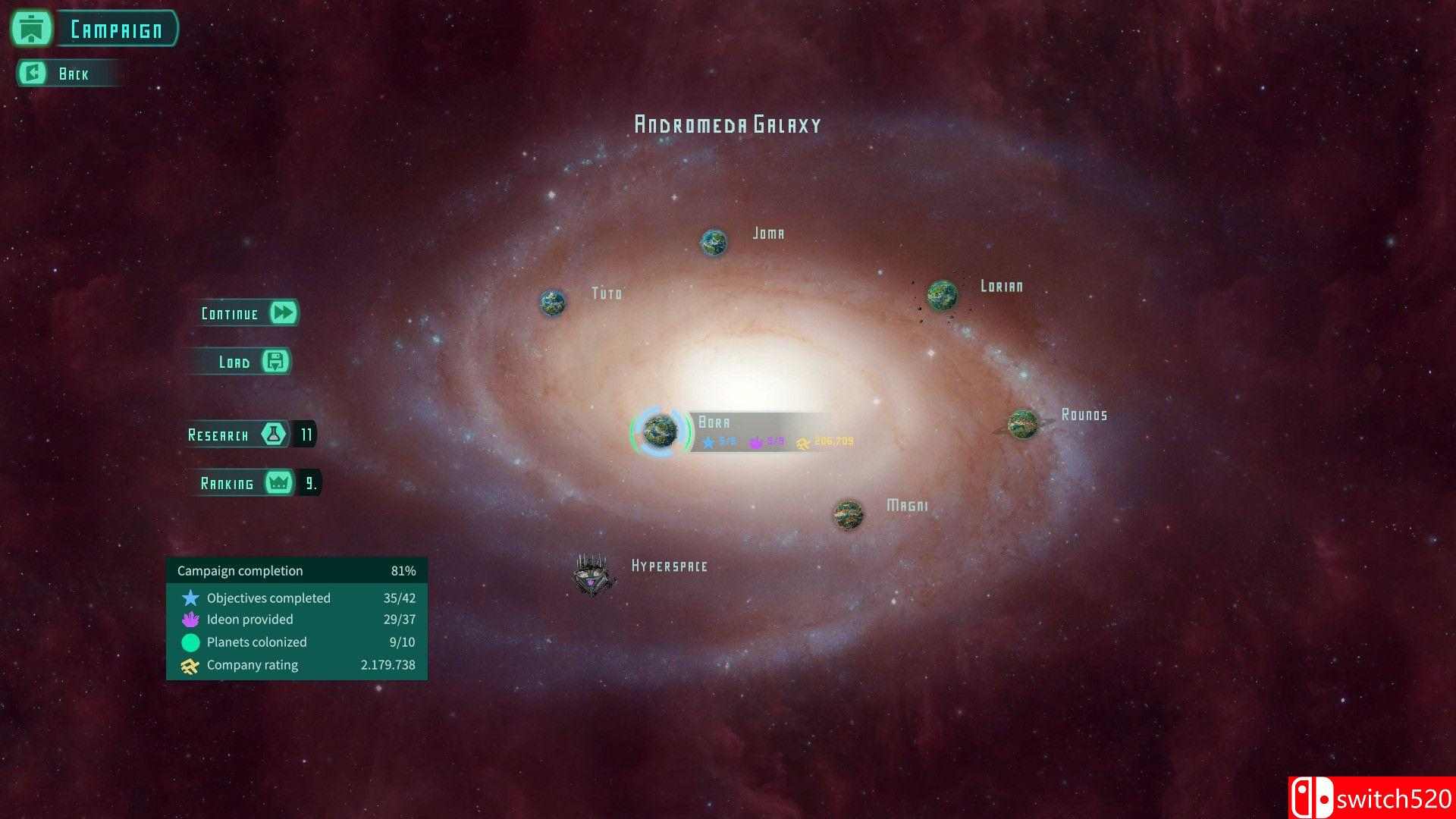Open the Hyperspace station mission
This screenshot has height=819, width=1456.
pyautogui.click(x=592, y=574)
